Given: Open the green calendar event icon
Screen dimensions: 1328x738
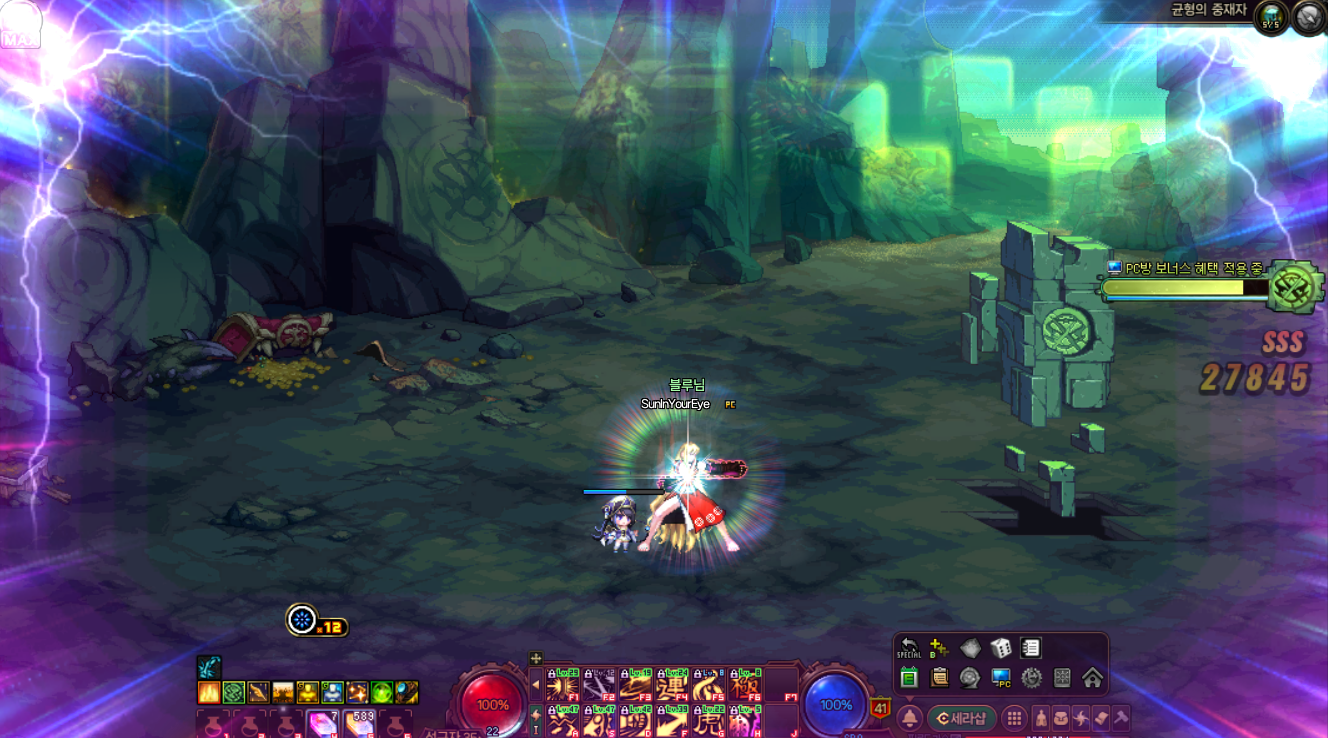Looking at the screenshot, I should [x=909, y=678].
